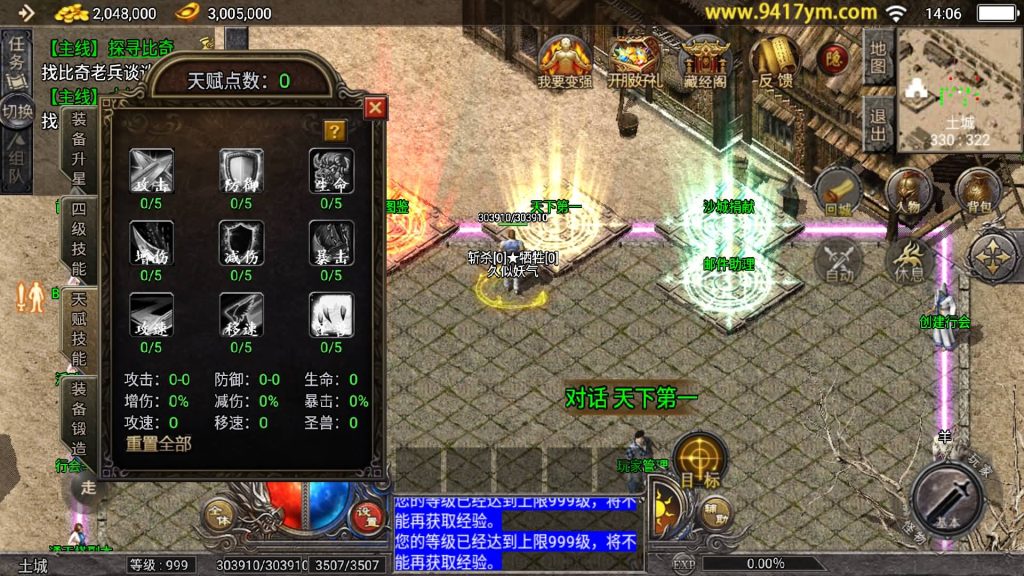
Task: Choose the 防御 defense talent icon
Action: [241, 170]
